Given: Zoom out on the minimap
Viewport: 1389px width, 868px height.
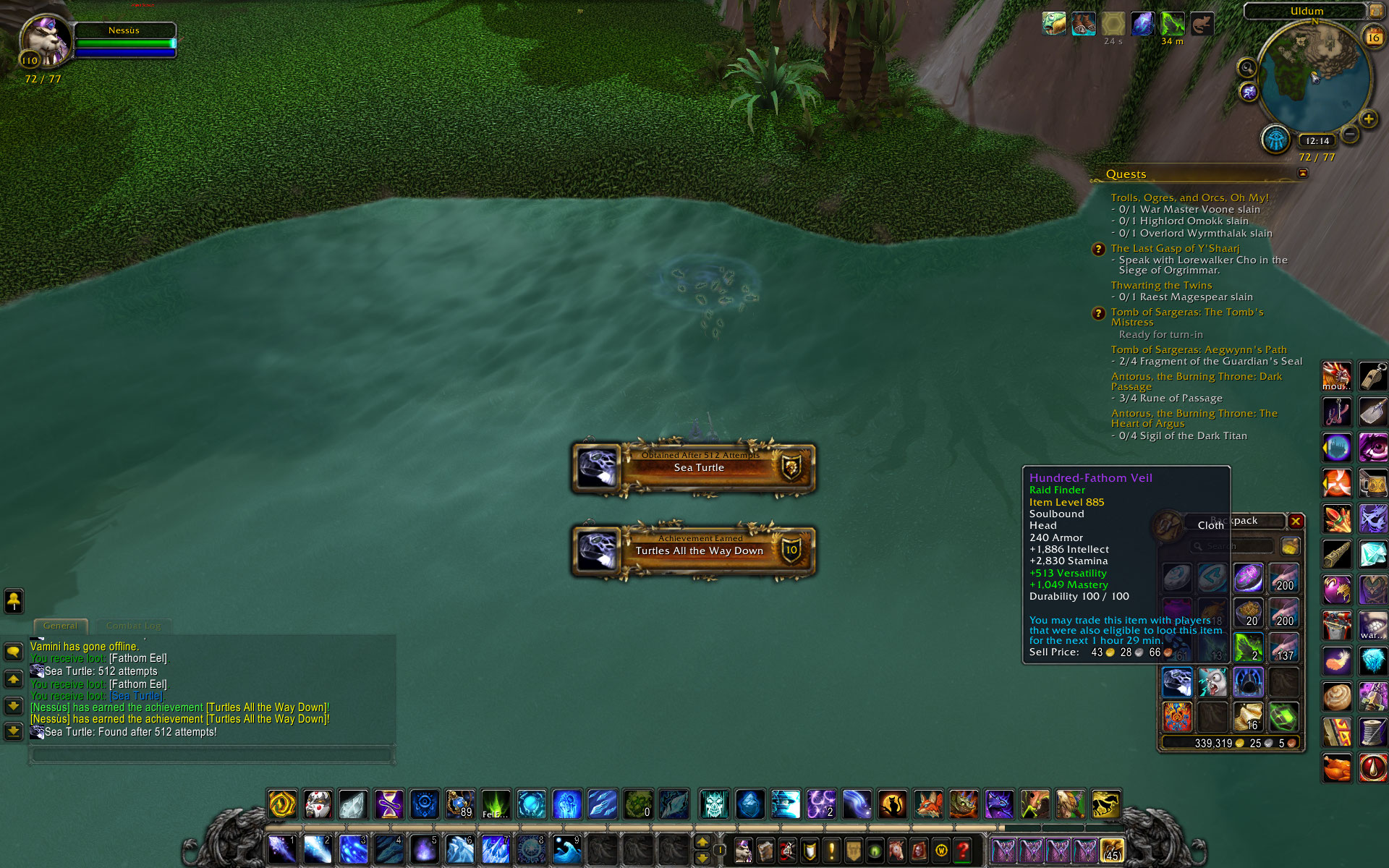Looking at the screenshot, I should pos(1350,134).
